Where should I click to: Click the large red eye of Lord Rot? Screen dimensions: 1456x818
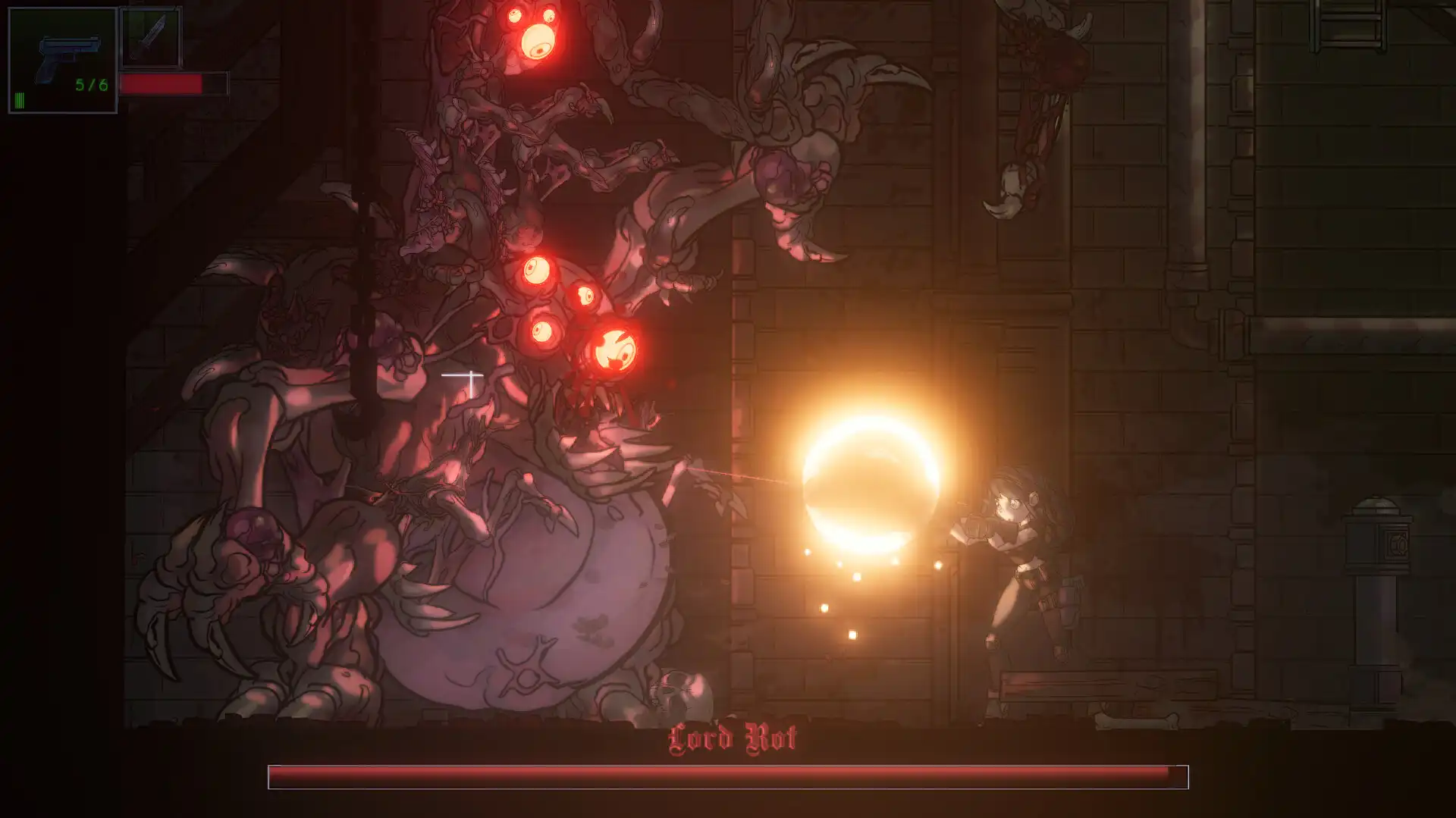[616, 351]
